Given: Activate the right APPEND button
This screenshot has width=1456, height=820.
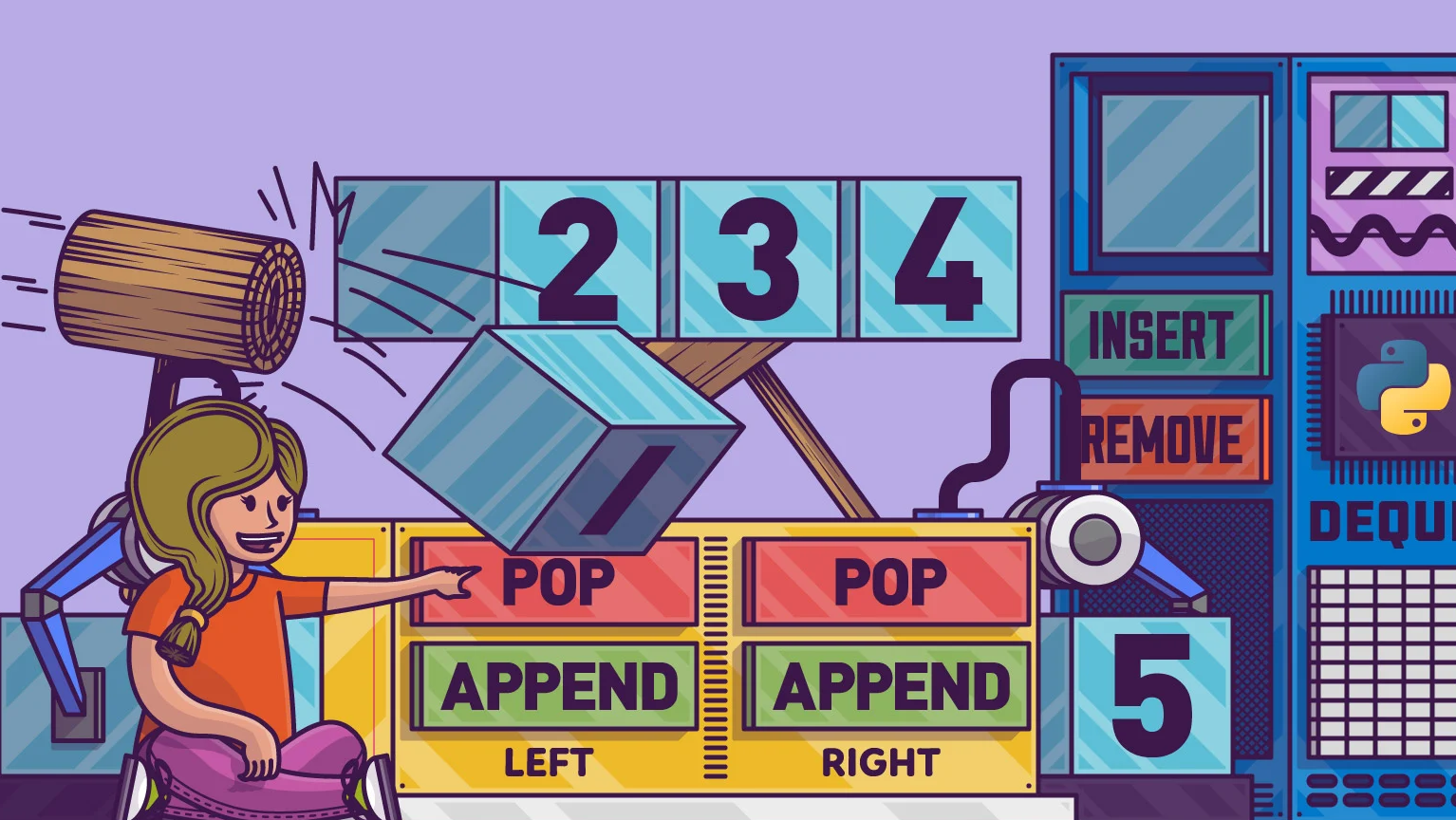Looking at the screenshot, I should tap(887, 686).
